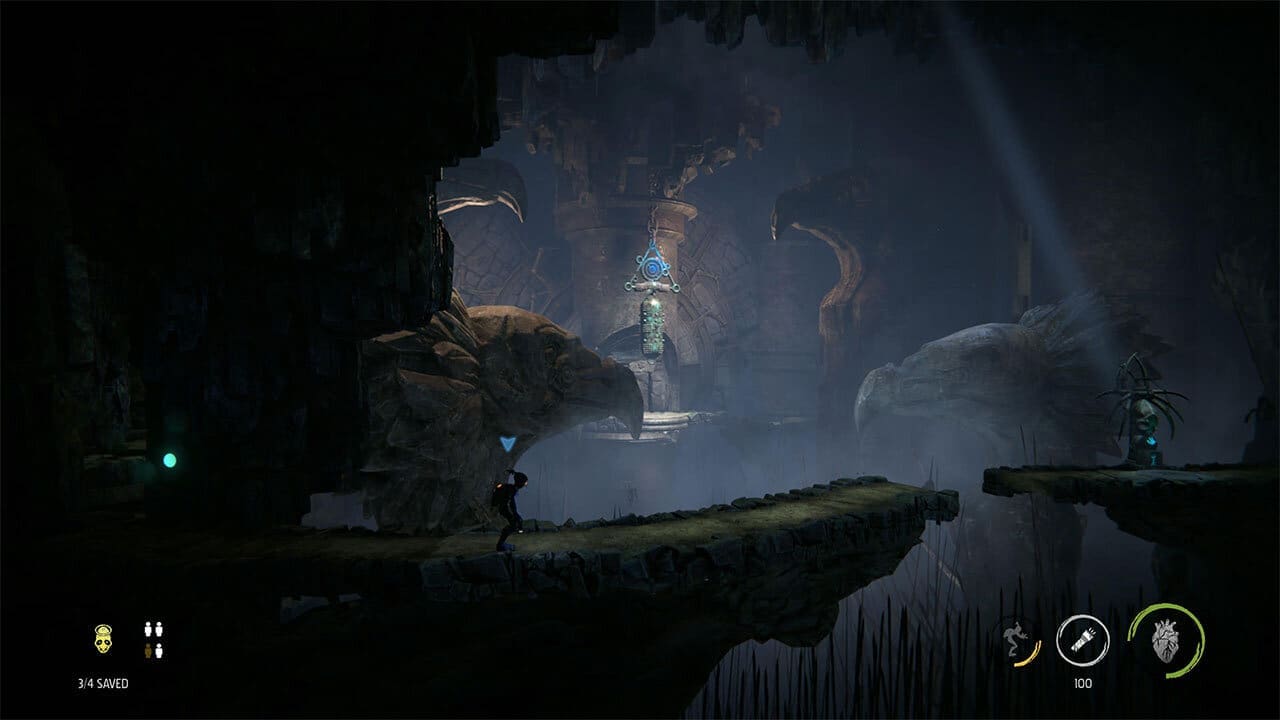Click the blue waypoint marker above Abe
The image size is (1280, 720).
point(508,443)
